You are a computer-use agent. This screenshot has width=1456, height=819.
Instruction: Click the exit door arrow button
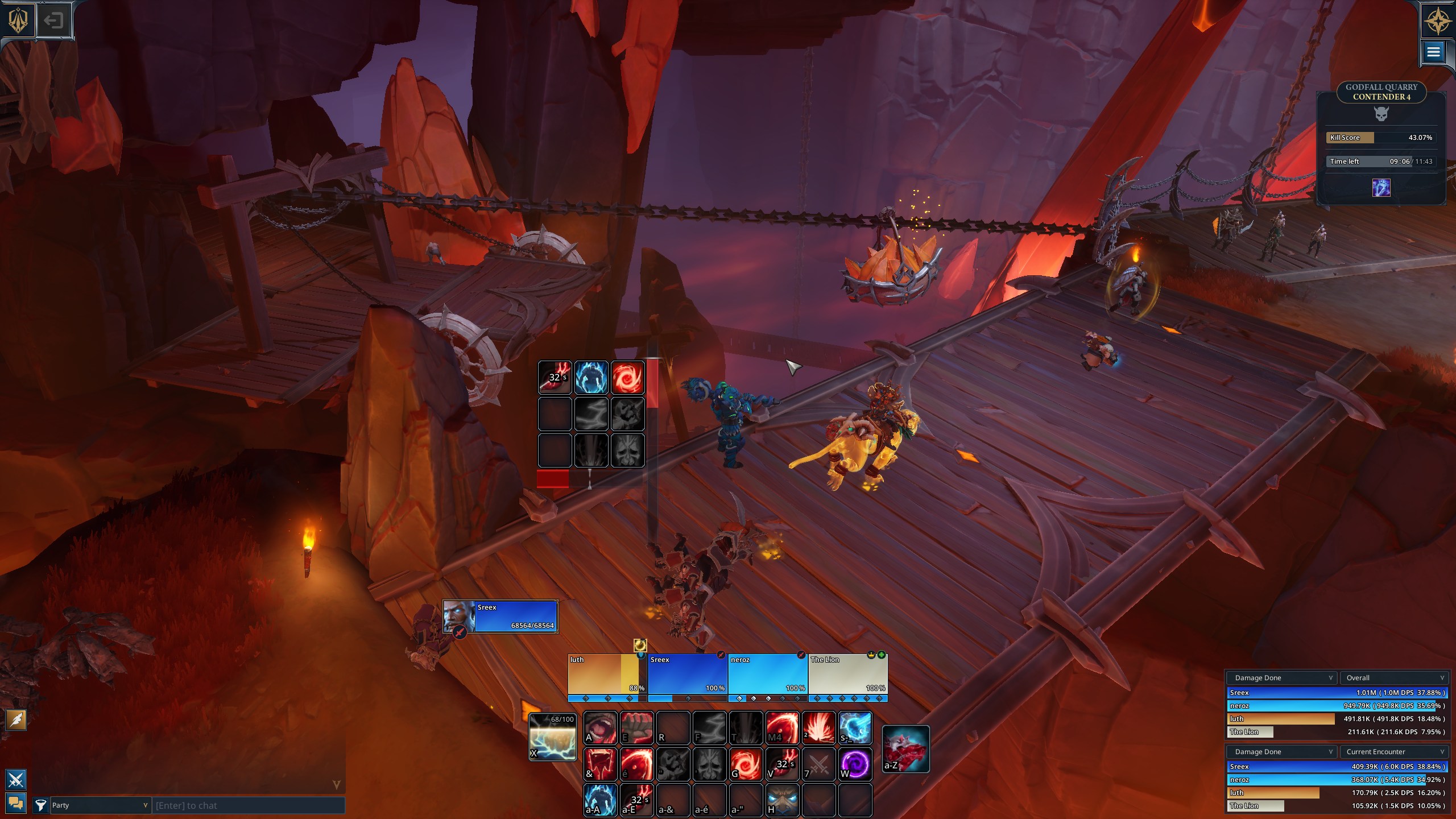pos(53,21)
